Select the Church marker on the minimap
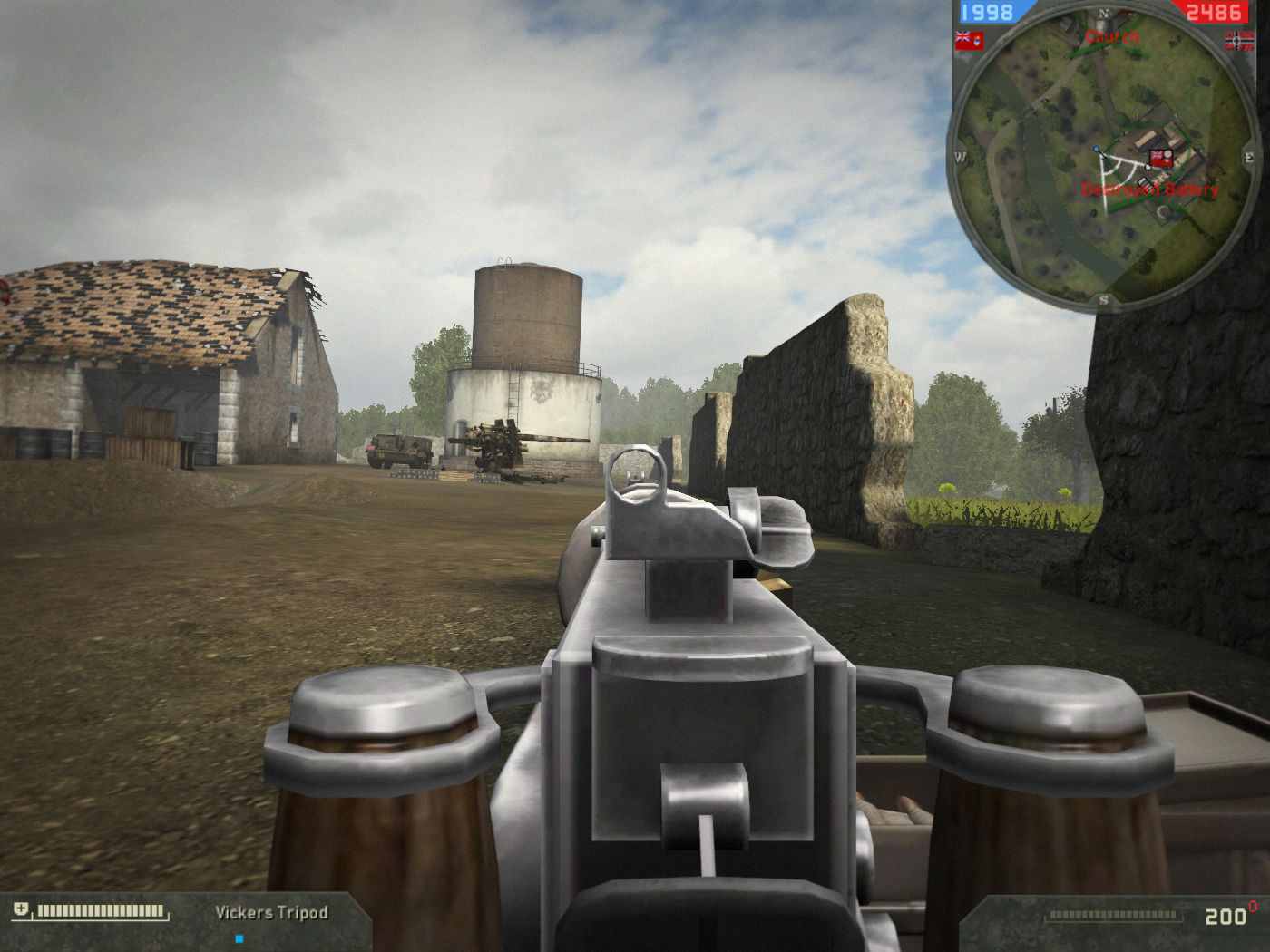 (x=1112, y=37)
